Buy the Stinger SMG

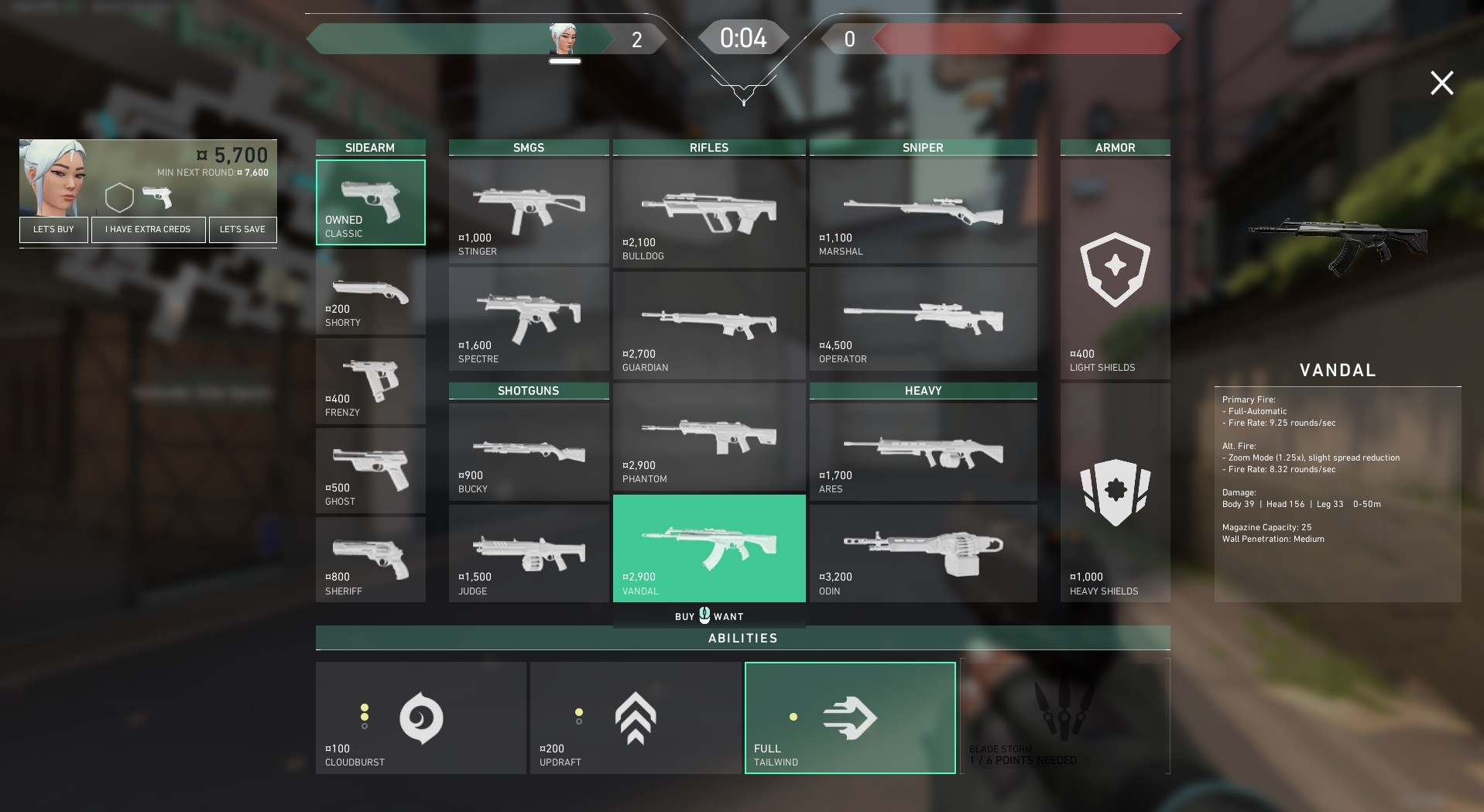tap(529, 211)
